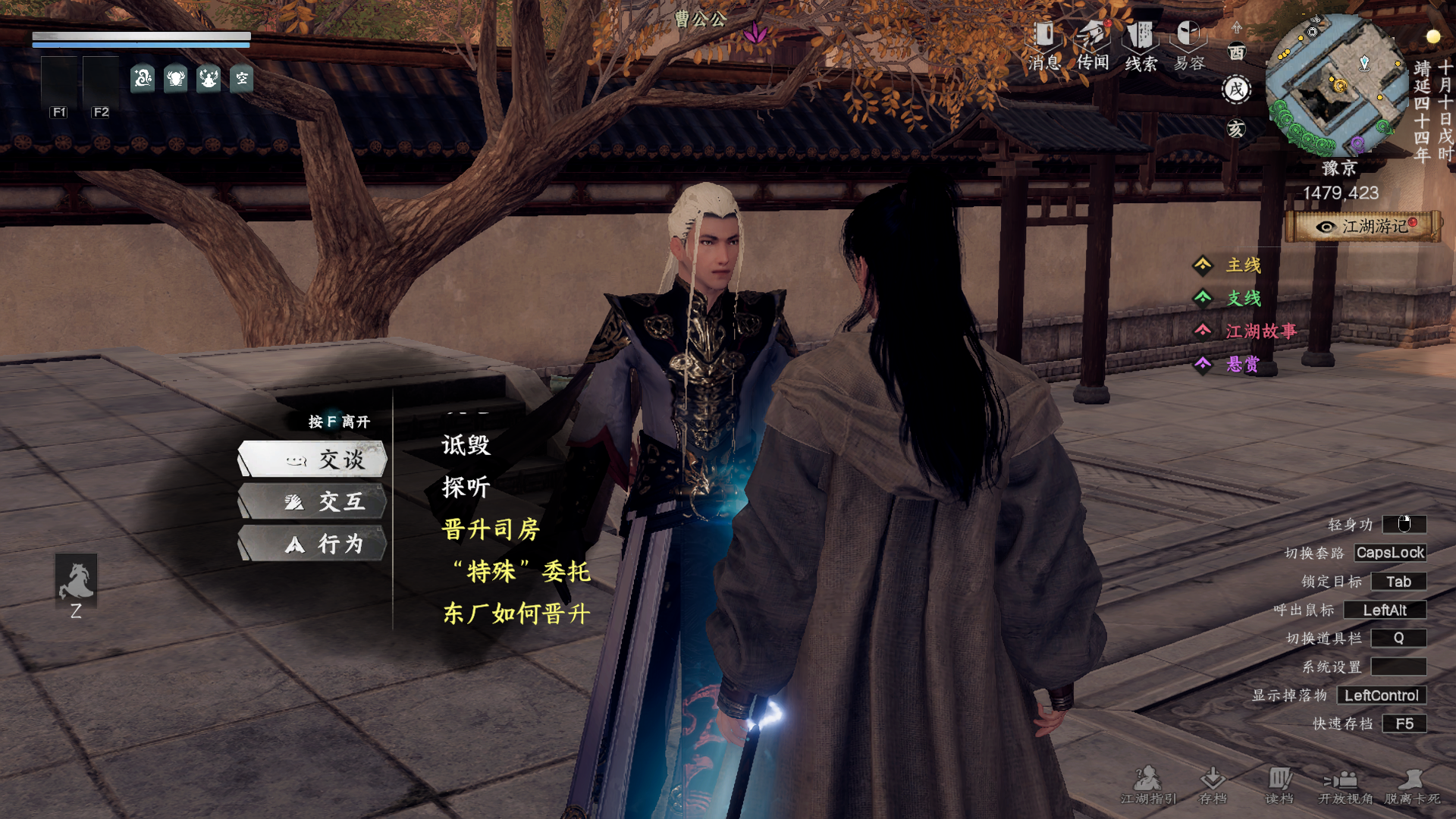The height and width of the screenshot is (819, 1456).
Task: Open the 易容 (disguise) feature
Action: pos(1188,34)
